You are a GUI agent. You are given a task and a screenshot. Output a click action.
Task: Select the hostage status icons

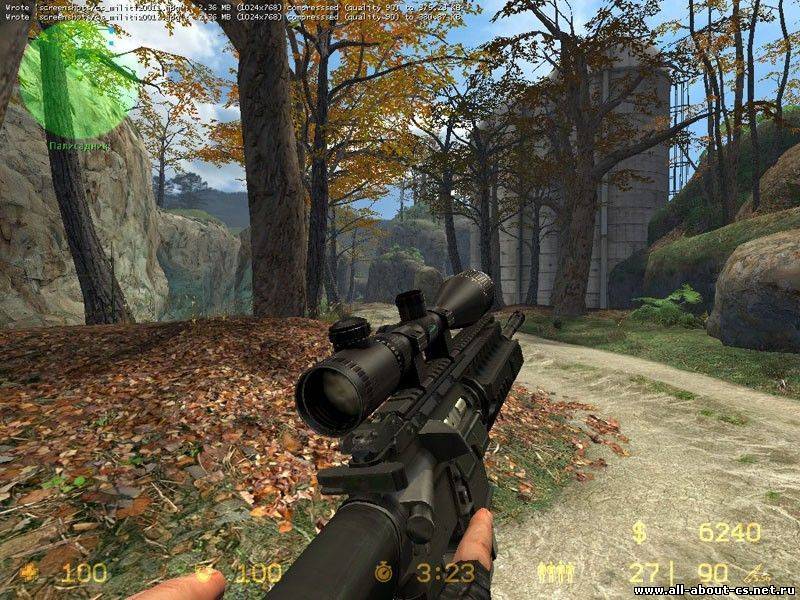point(555,572)
